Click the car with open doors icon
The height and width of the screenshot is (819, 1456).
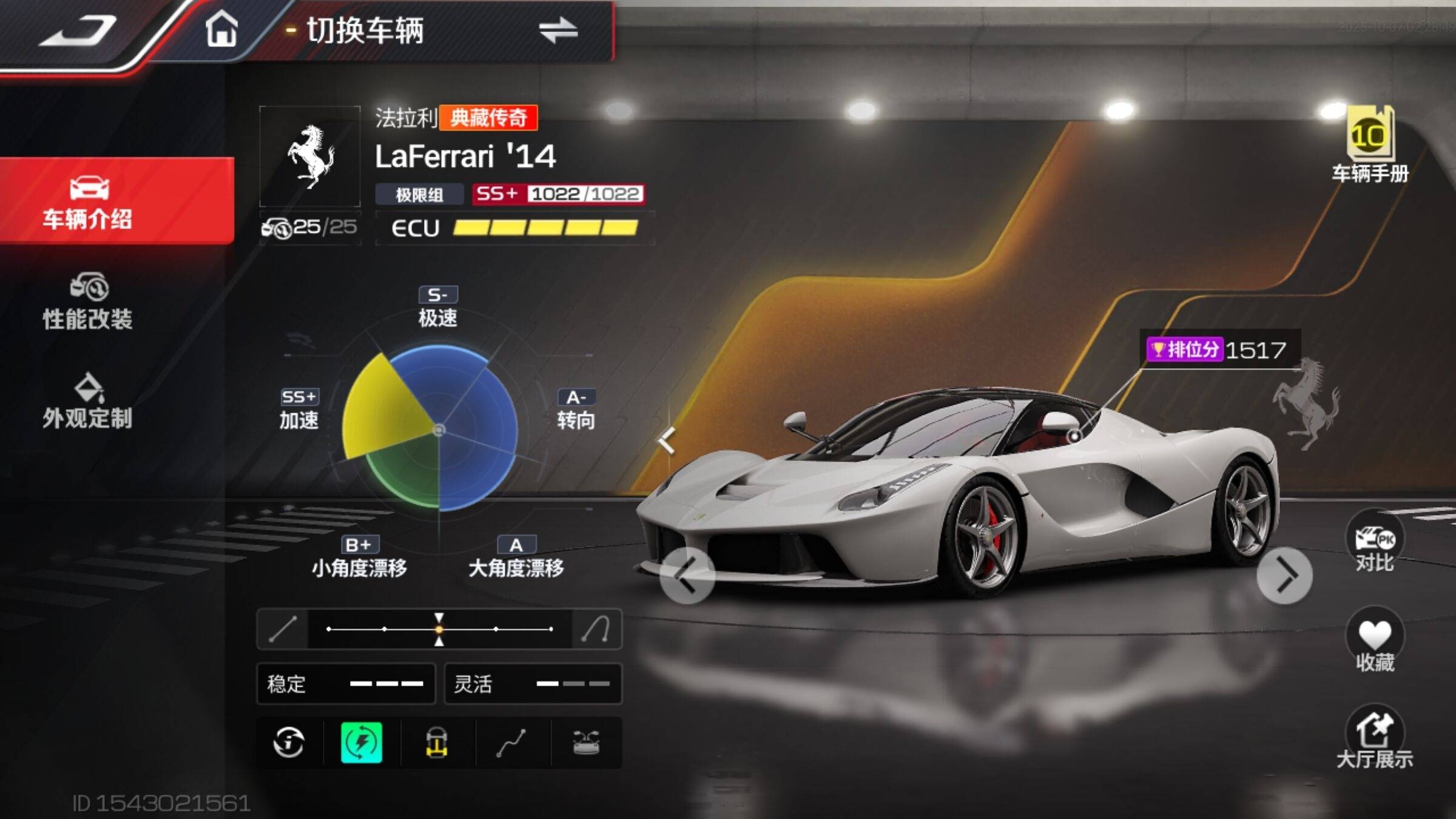(586, 743)
